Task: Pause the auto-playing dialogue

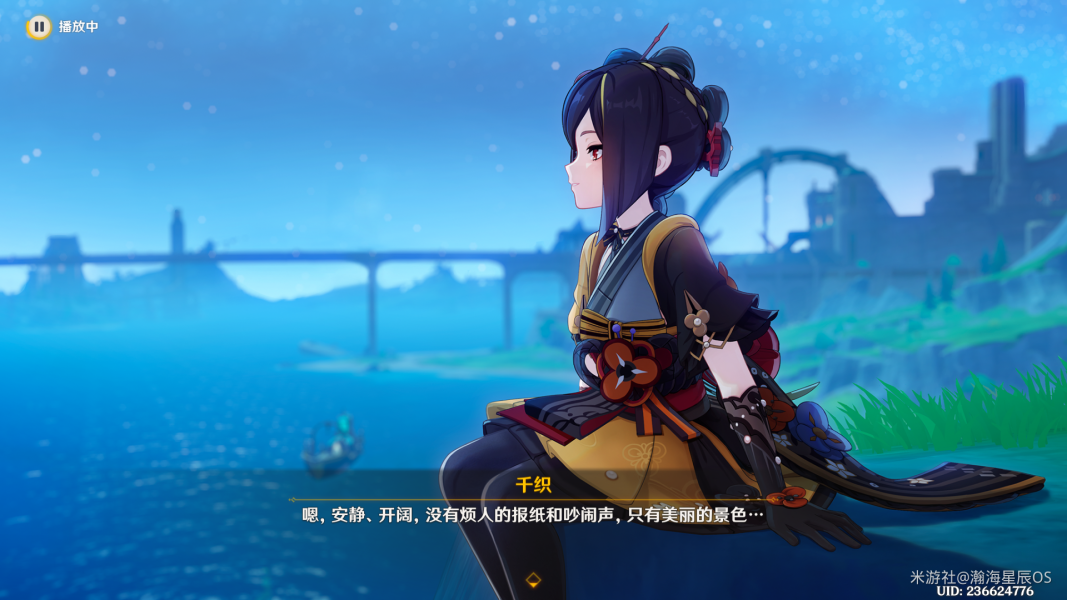Action: tap(38, 27)
